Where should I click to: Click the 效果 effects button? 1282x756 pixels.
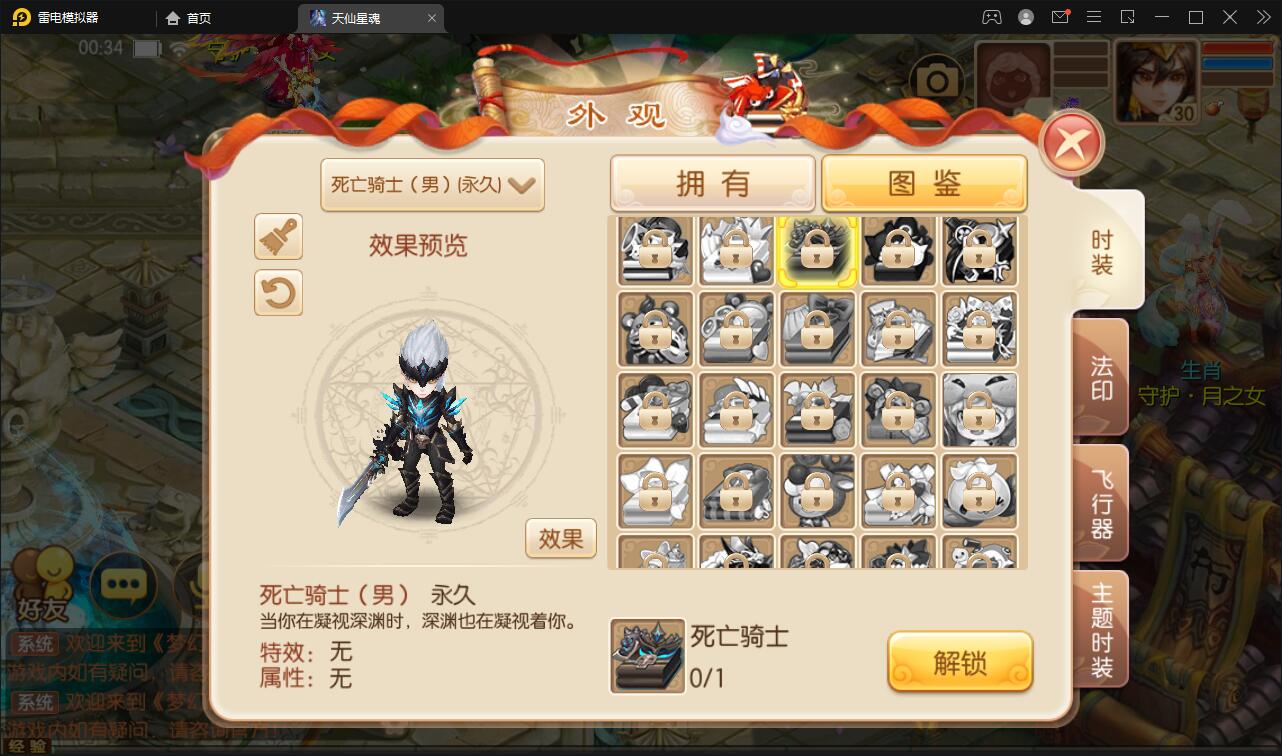(x=560, y=538)
